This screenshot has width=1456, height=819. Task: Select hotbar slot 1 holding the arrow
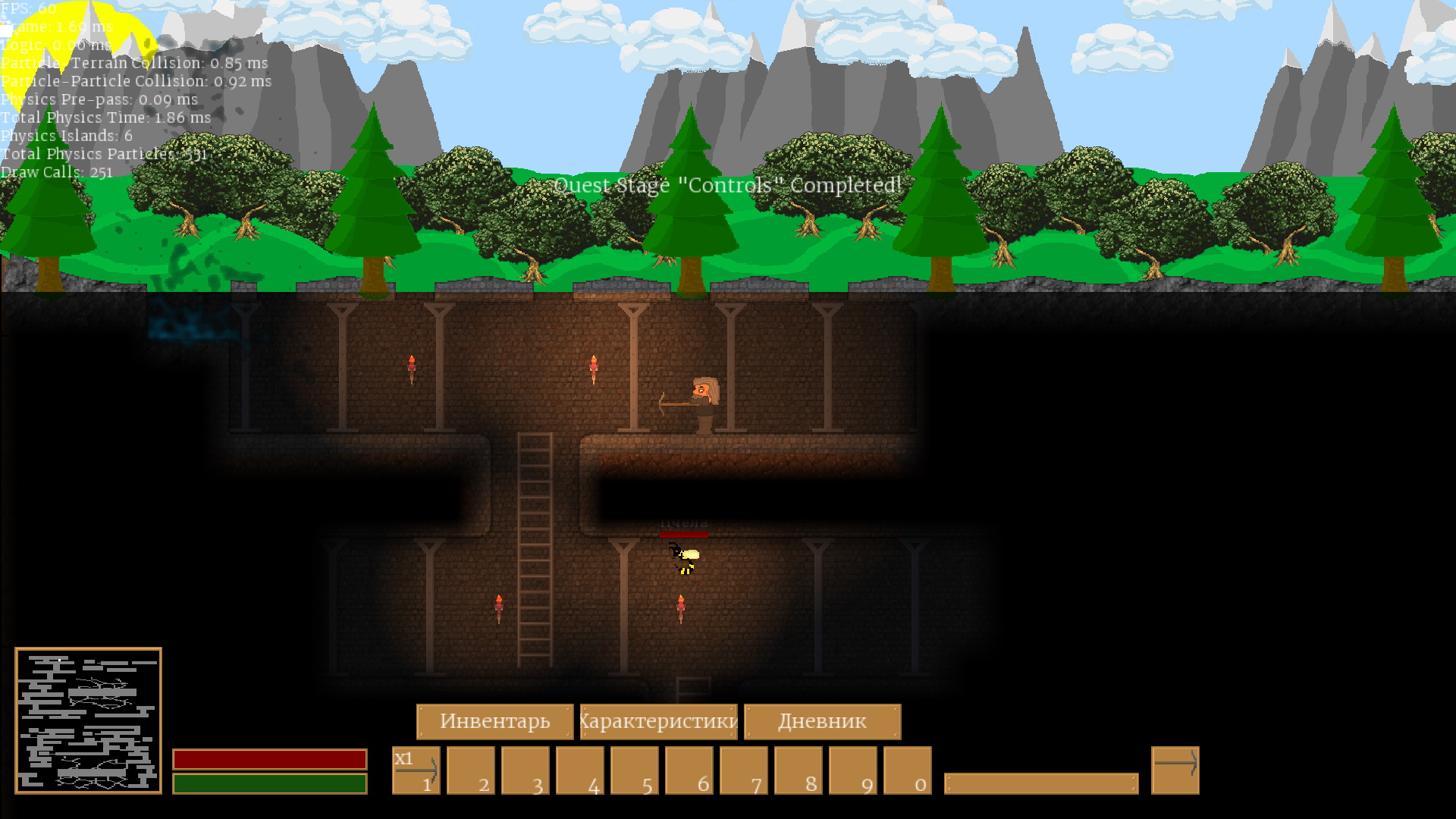click(416, 770)
